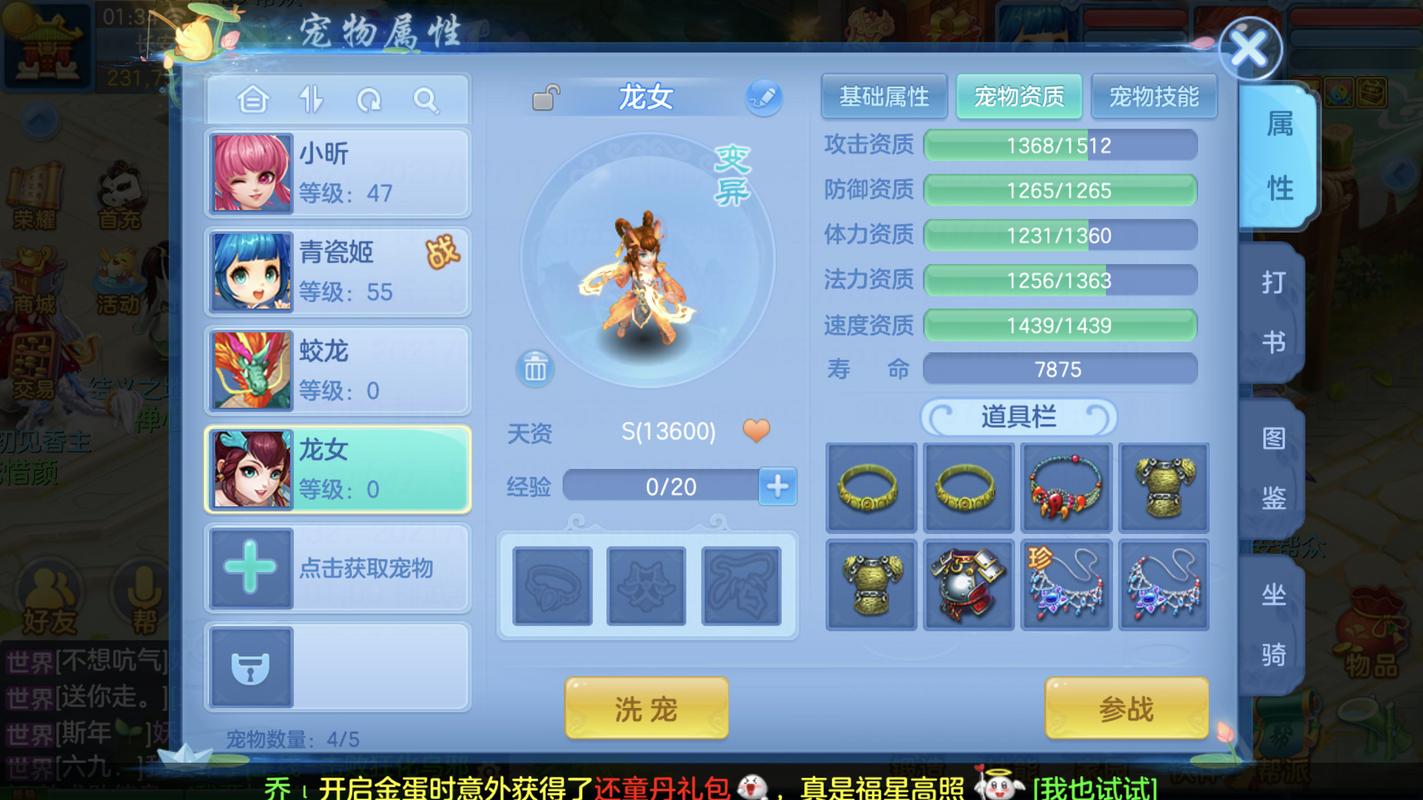Viewport: 1423px width, 800px height.
Task: Click the trash can icon to release the pet
Action: [534, 368]
